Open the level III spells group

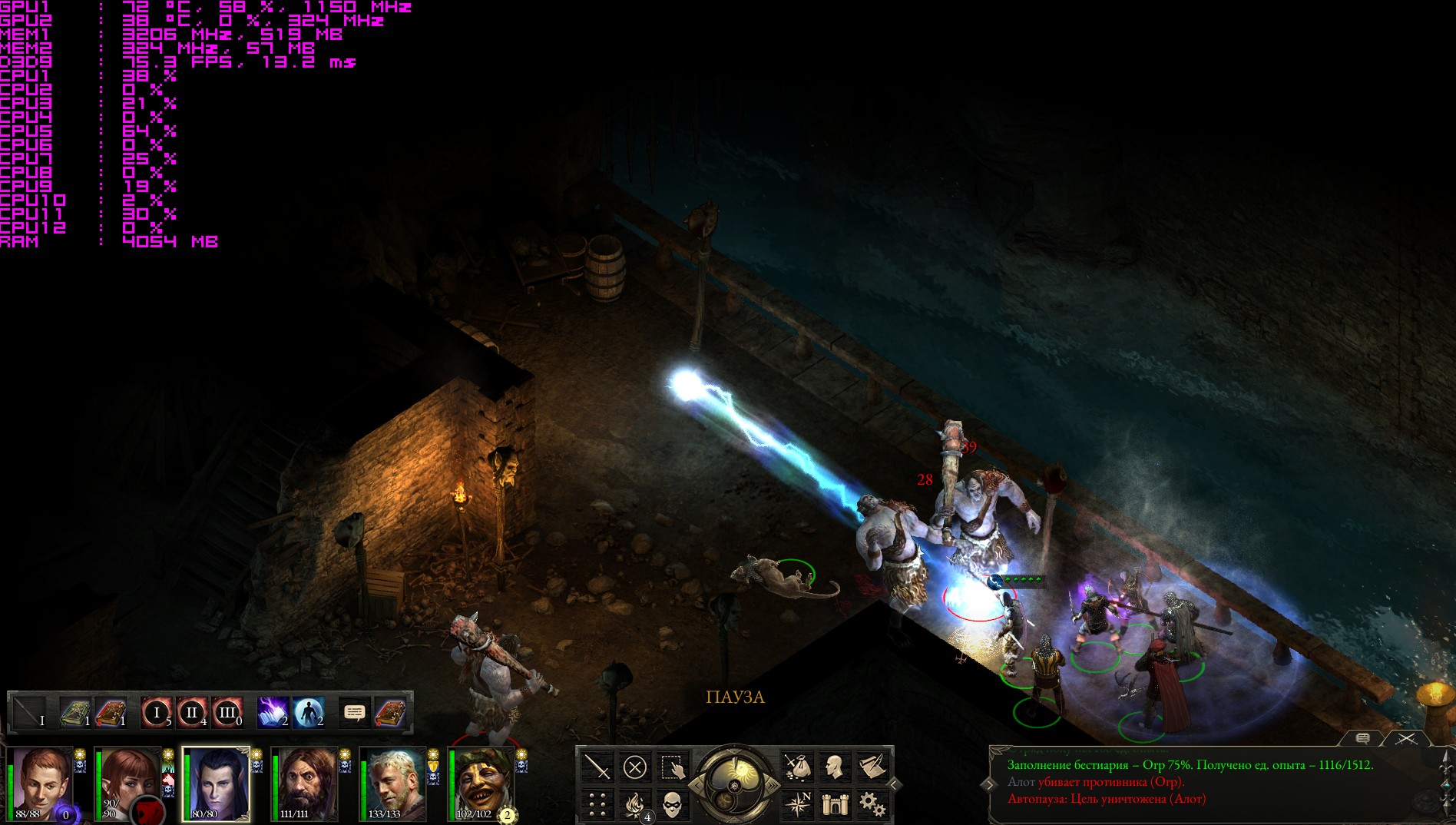pos(227,713)
